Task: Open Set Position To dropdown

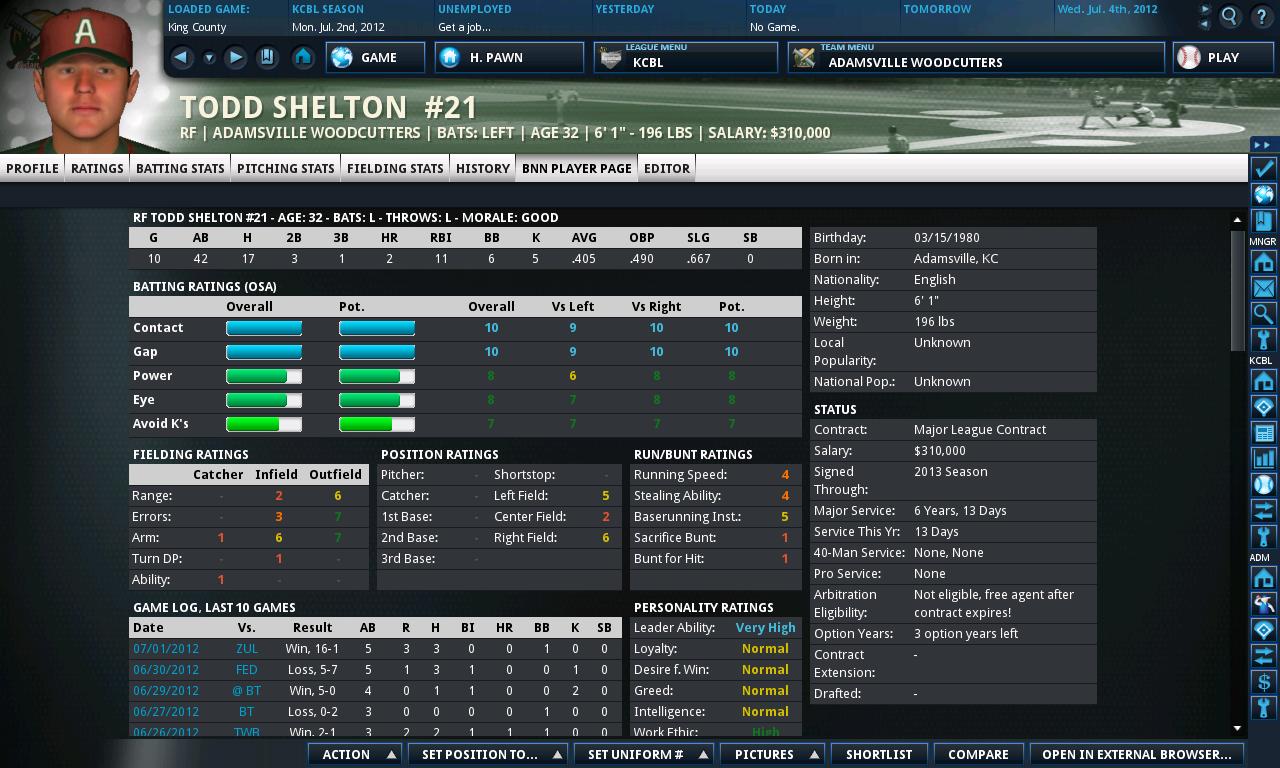Action: tap(488, 754)
